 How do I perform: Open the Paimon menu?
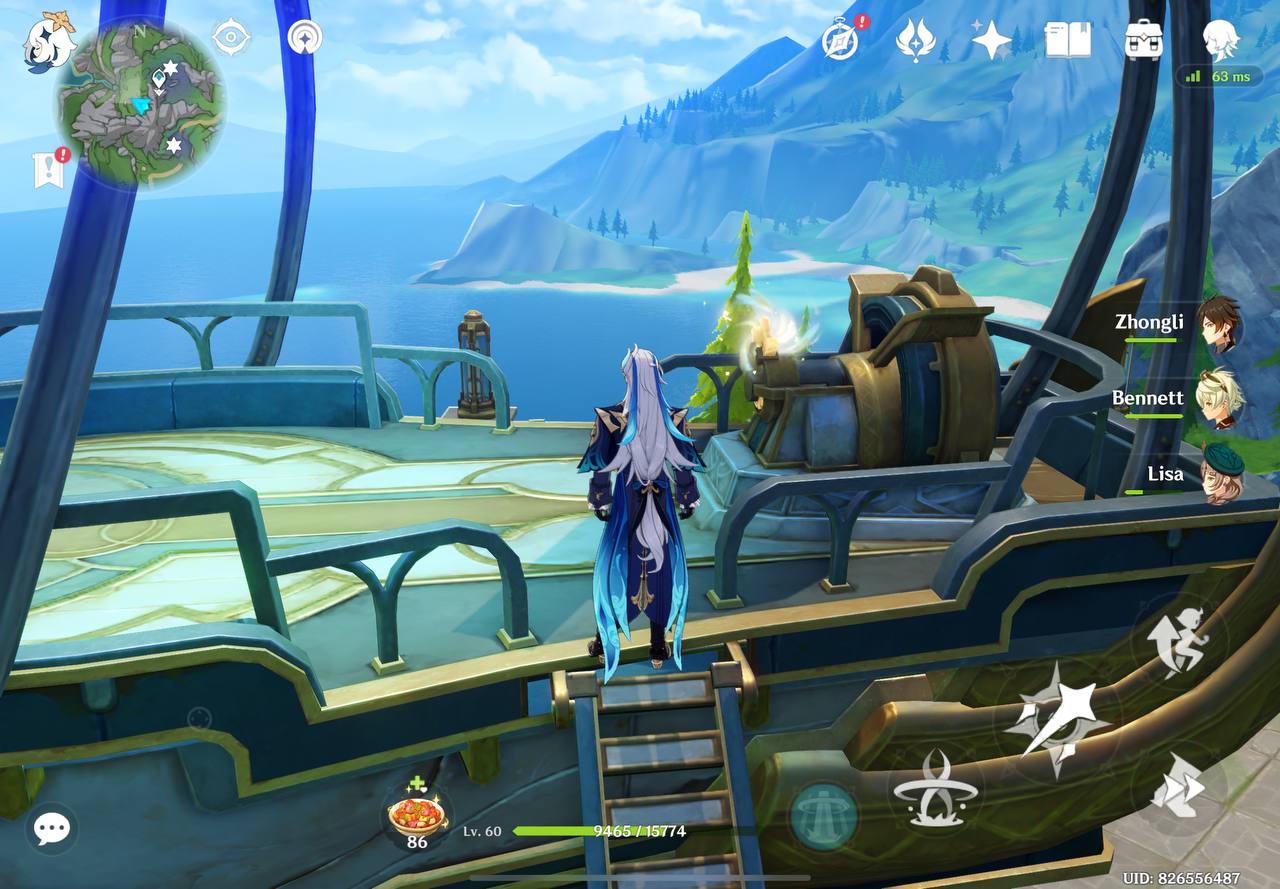point(48,40)
